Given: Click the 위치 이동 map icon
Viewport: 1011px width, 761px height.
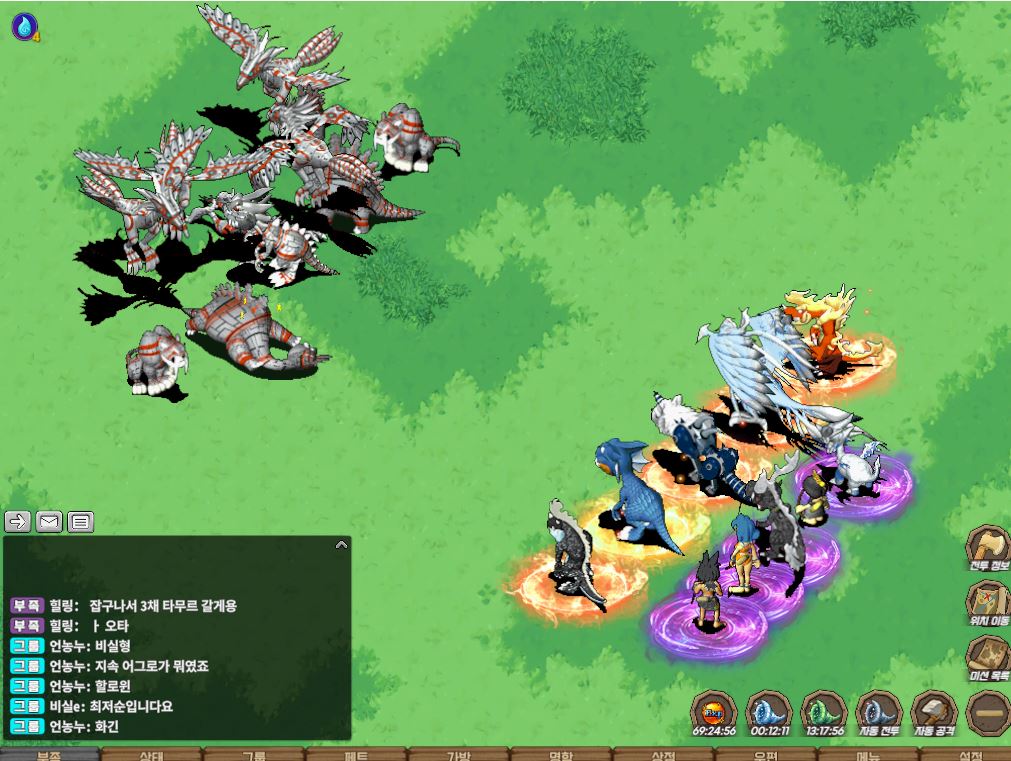Looking at the screenshot, I should [x=987, y=604].
